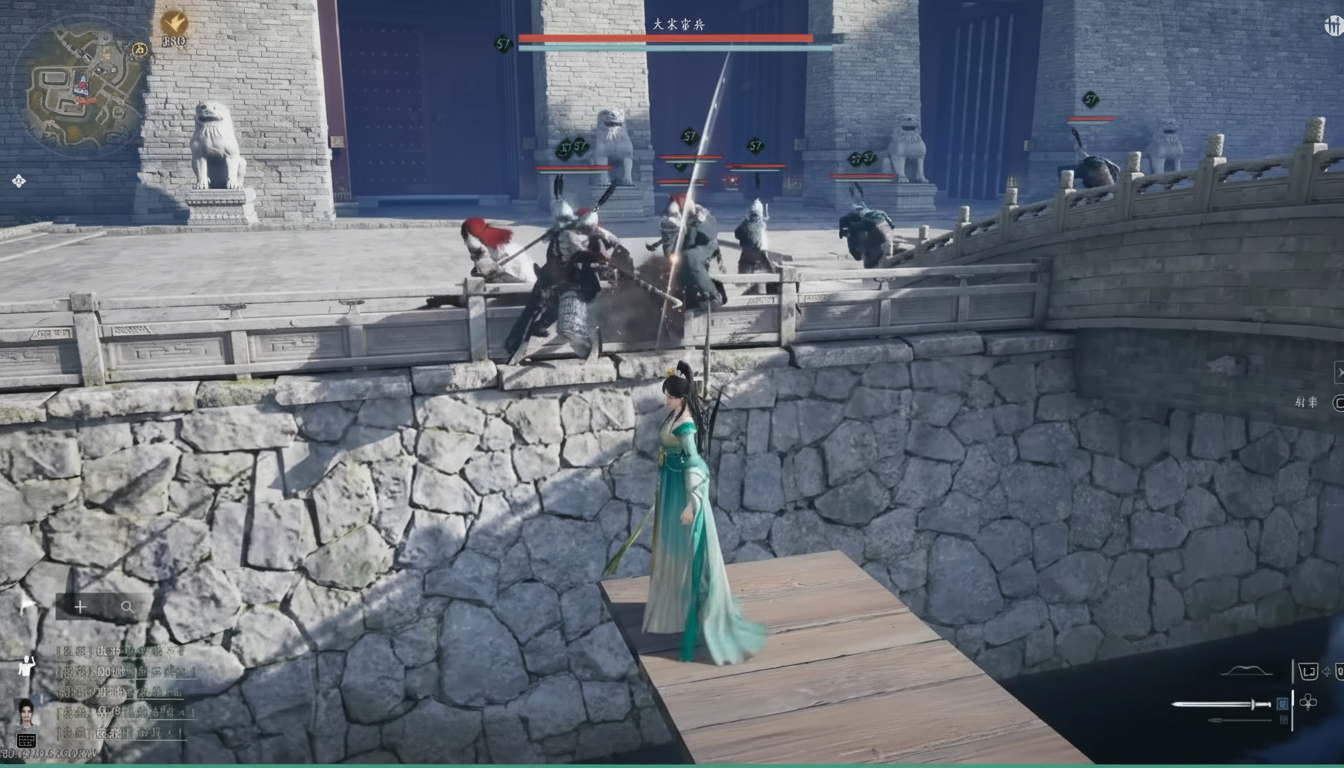Screen dimensions: 1344x768
Task: Toggle the dimmed hotkey slot beside the dart
Action: pos(1282,719)
